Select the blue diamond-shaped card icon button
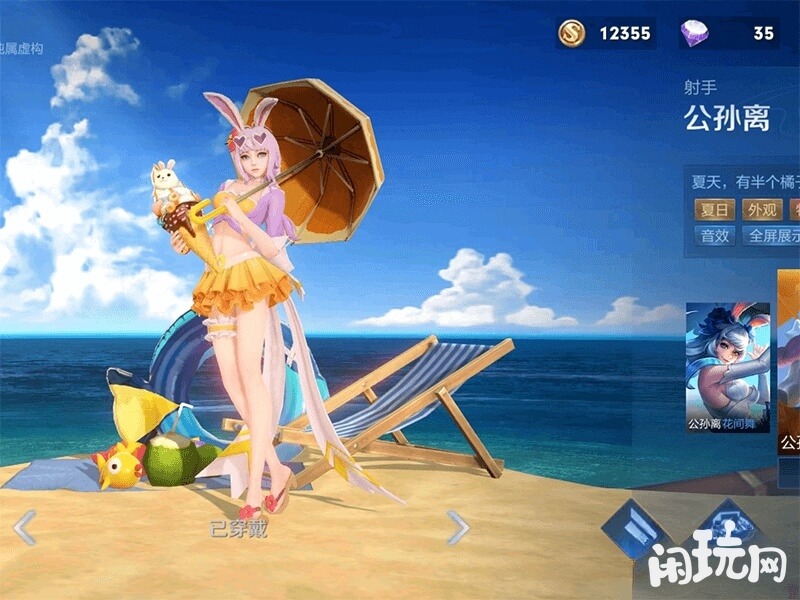 tap(636, 525)
